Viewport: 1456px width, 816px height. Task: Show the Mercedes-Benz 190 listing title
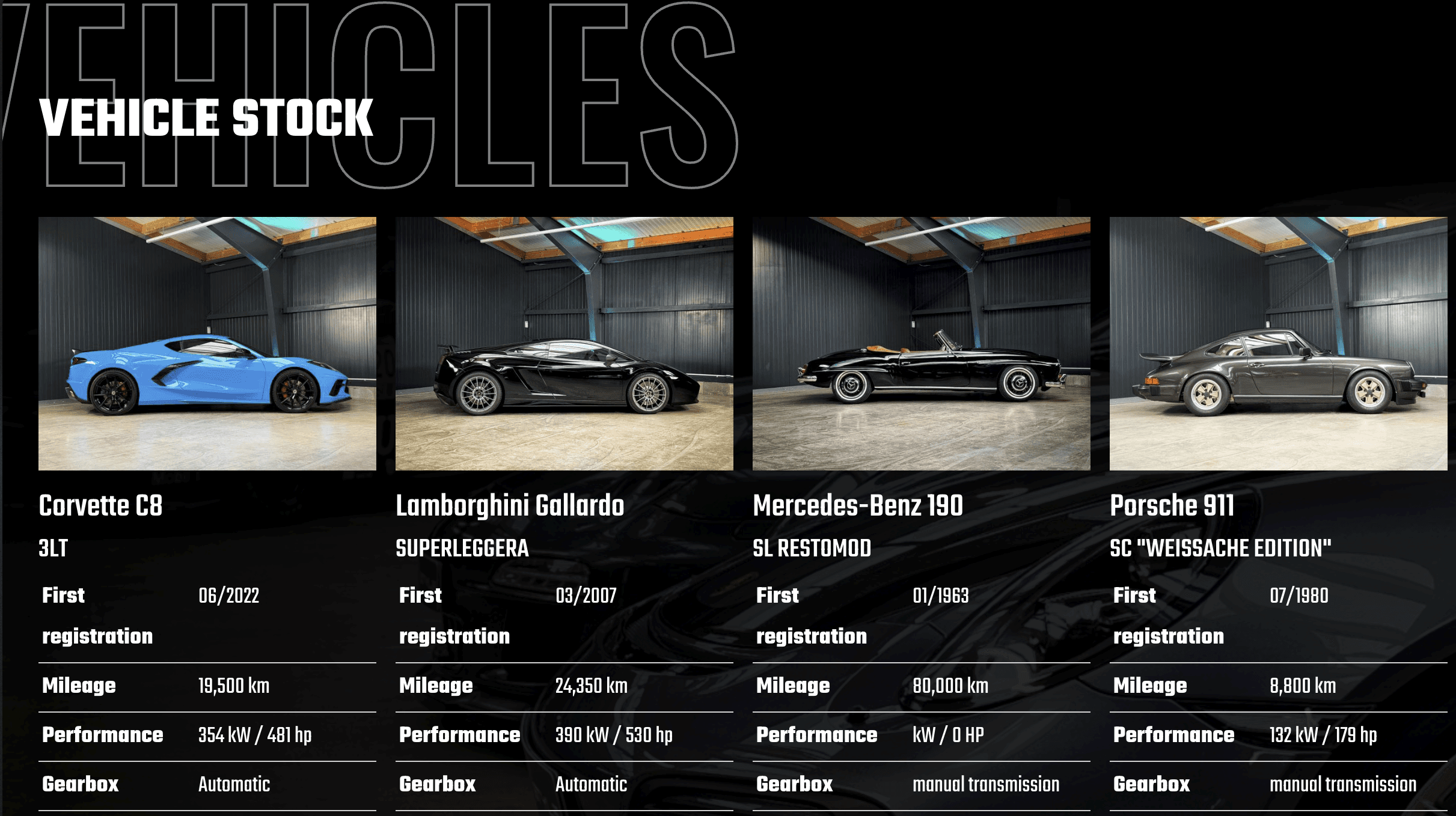(x=858, y=505)
